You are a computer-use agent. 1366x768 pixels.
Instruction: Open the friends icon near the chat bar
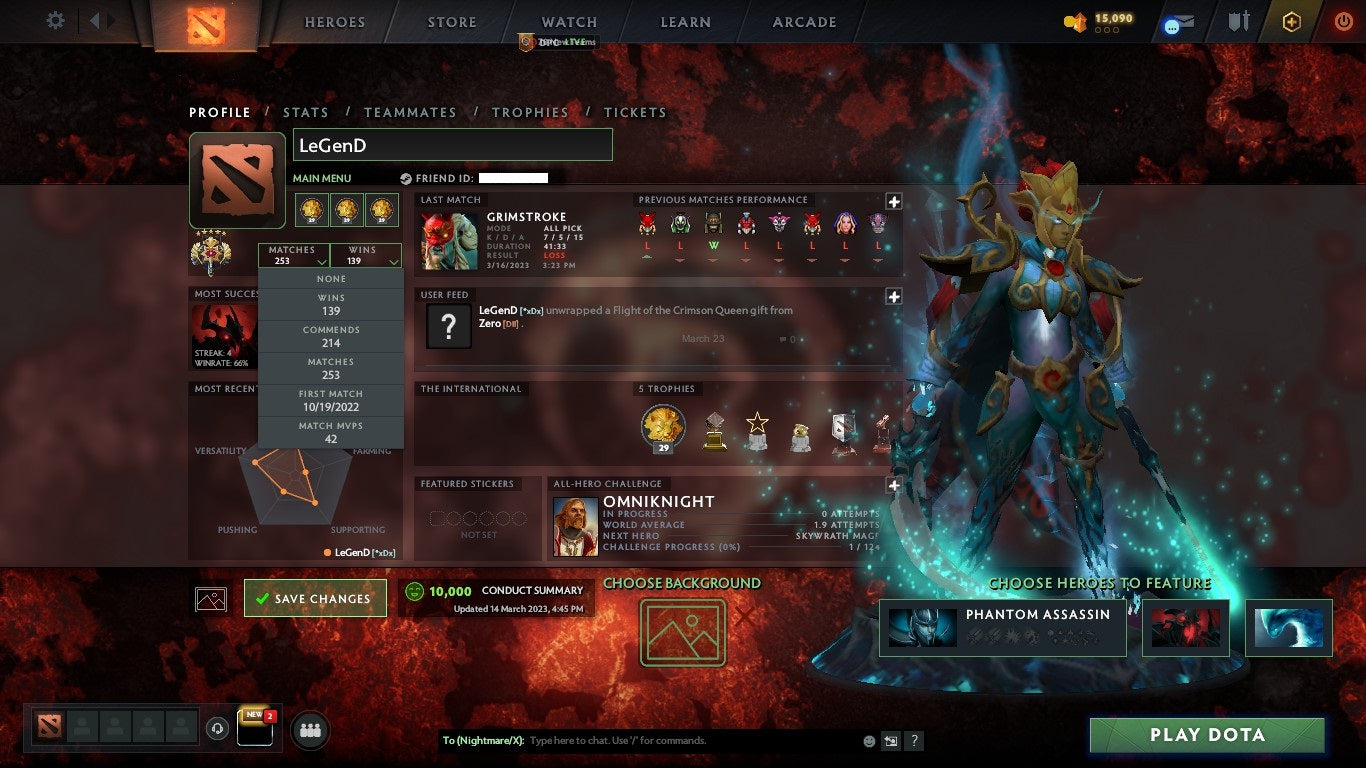(x=309, y=731)
